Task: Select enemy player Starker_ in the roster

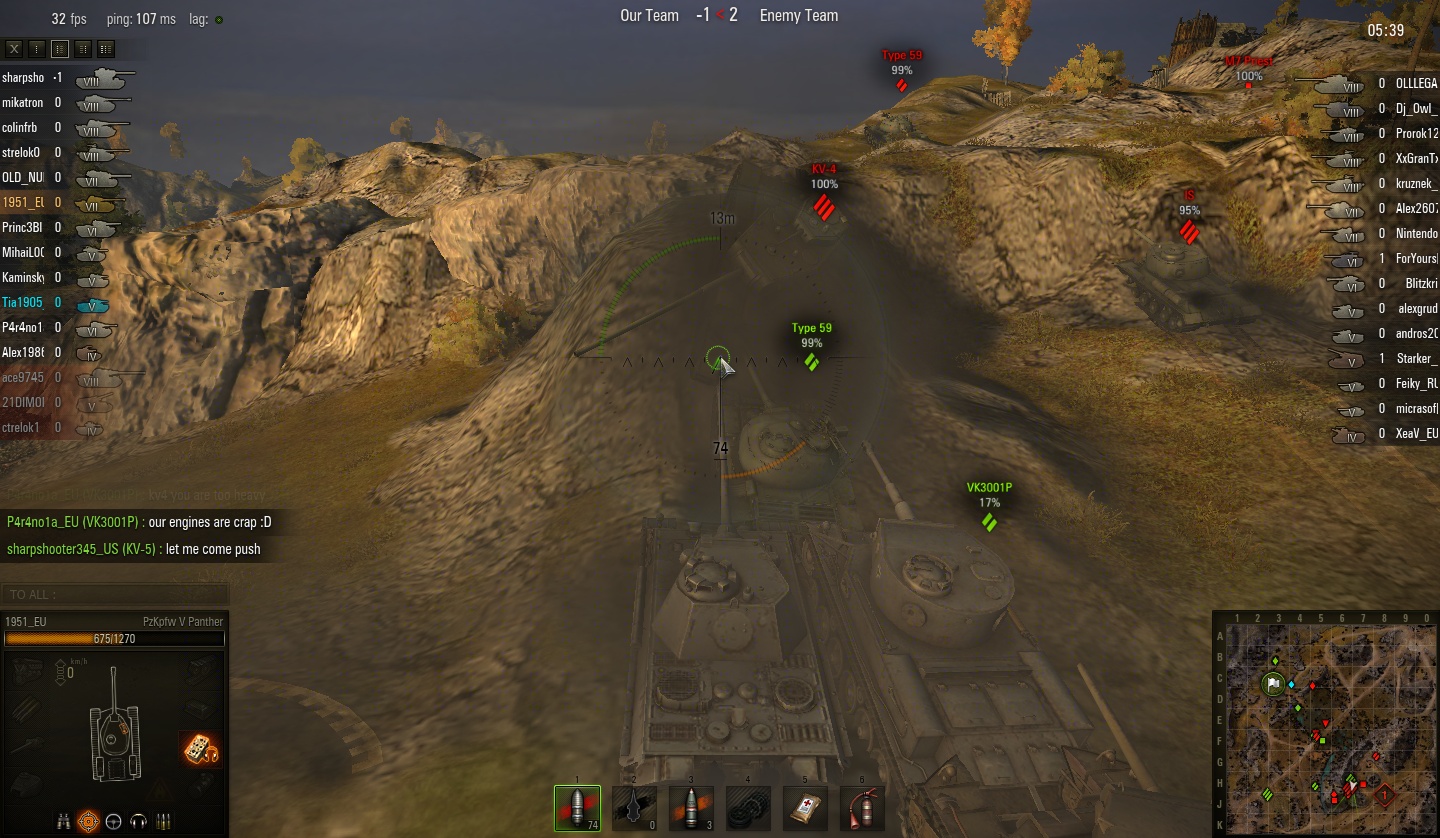Action: 1416,359
